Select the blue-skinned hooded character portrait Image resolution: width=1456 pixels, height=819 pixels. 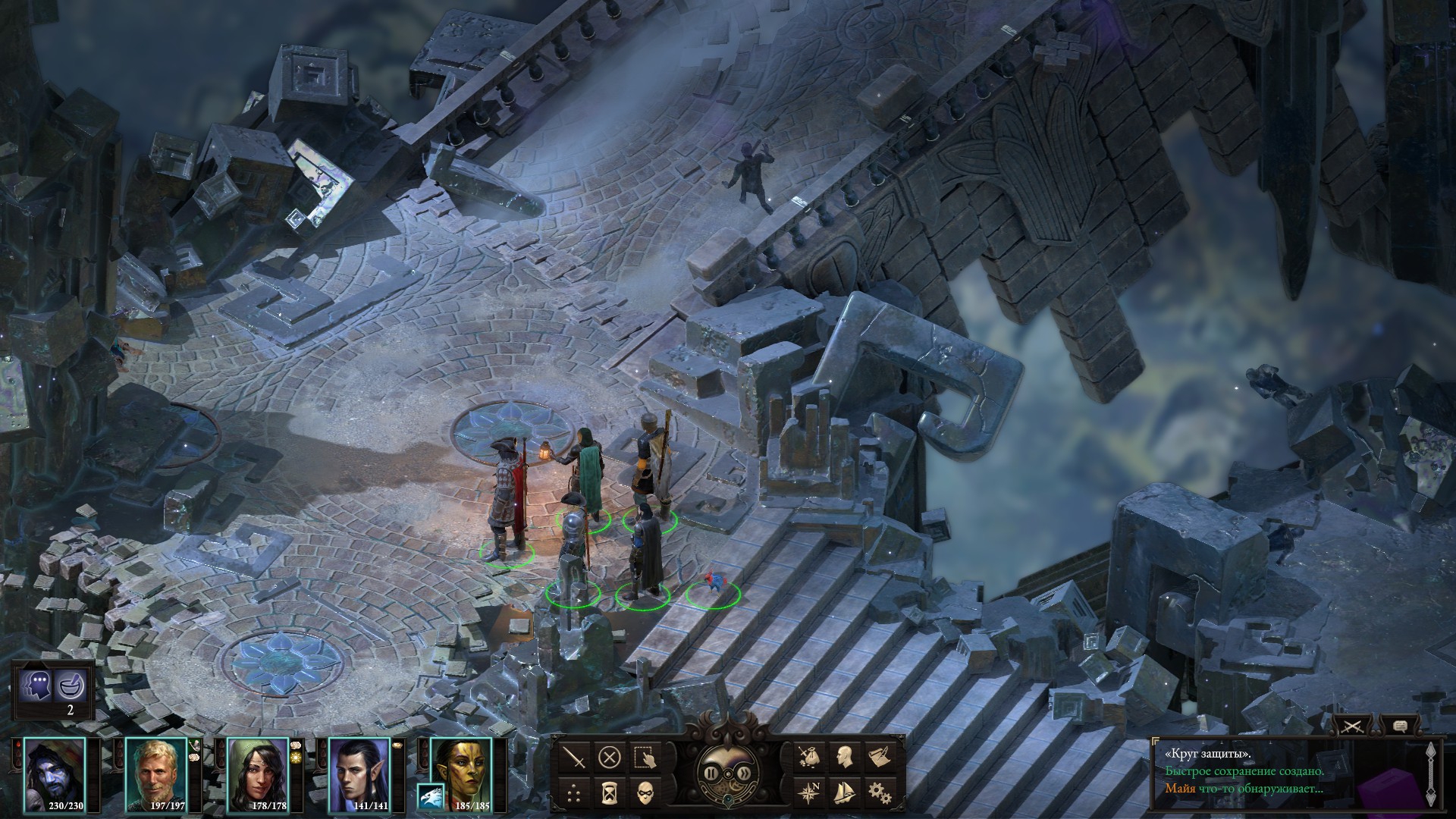(x=55, y=775)
